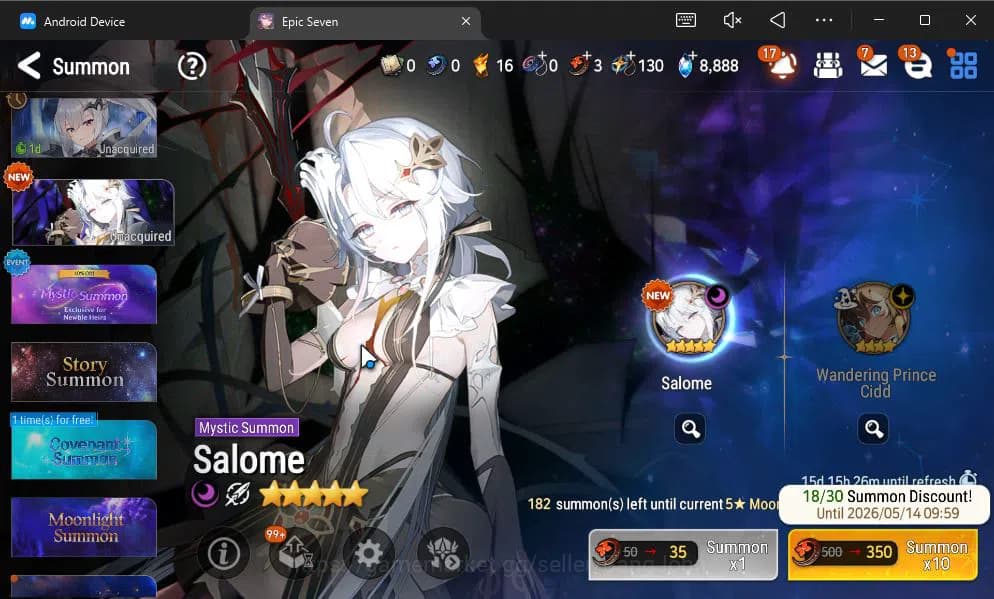
Task: Open the Story Summon banner
Action: point(84,372)
